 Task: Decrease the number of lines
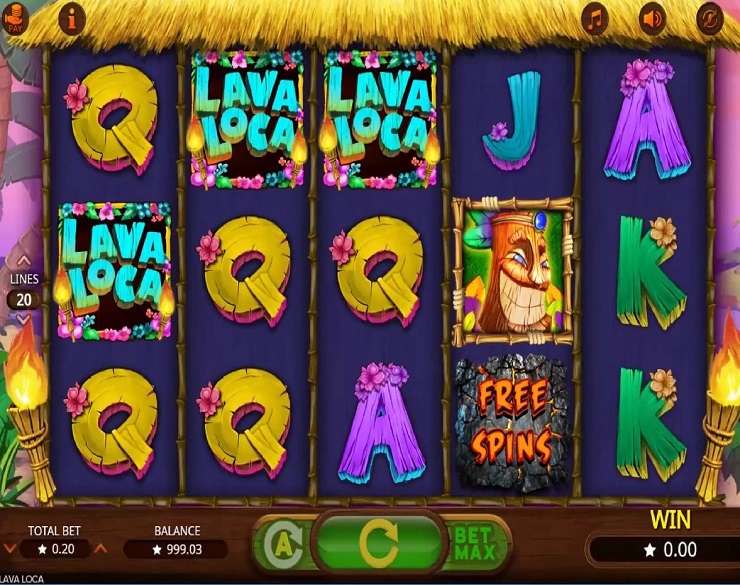[x=24, y=319]
